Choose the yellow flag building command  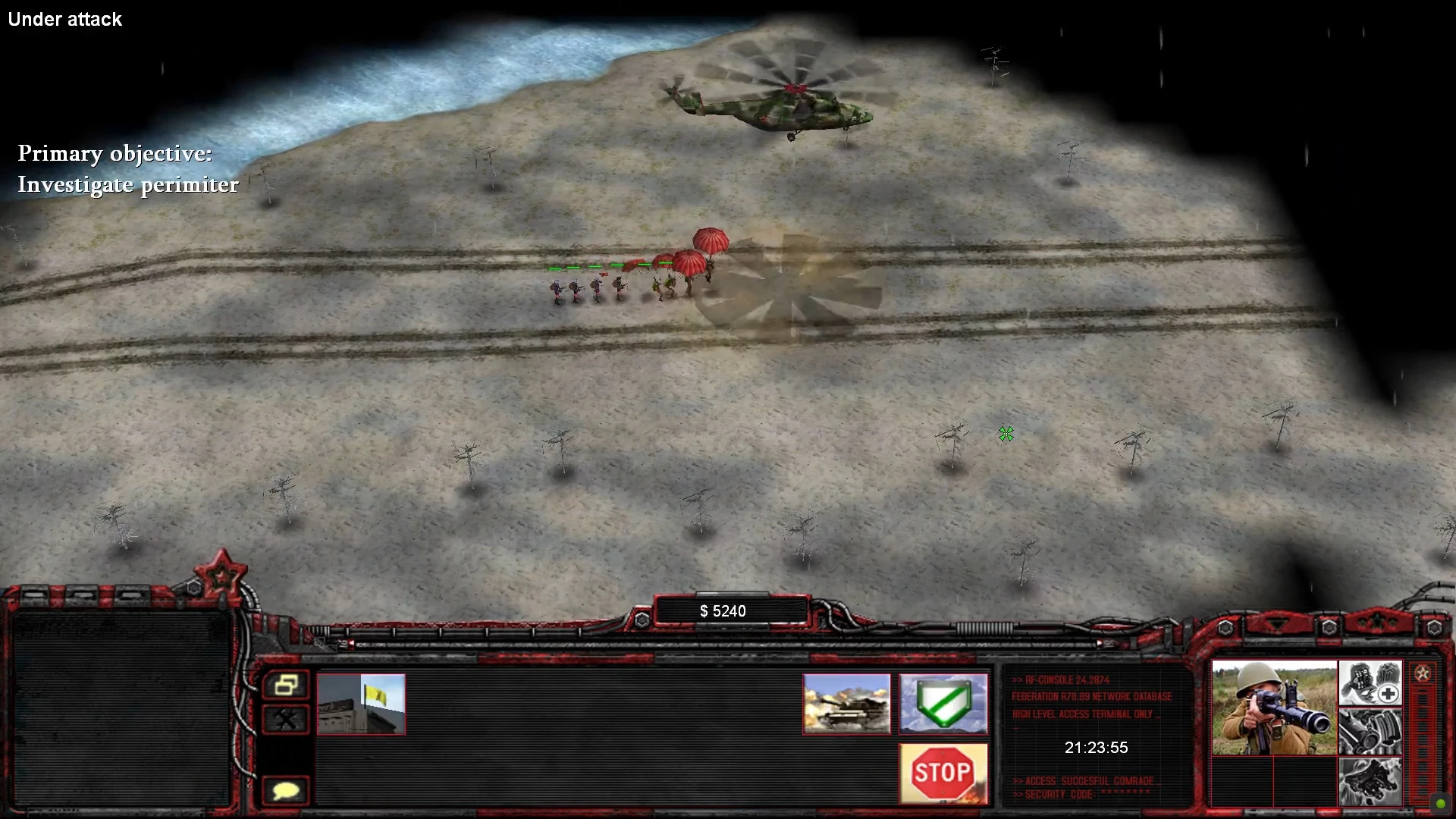tap(361, 704)
